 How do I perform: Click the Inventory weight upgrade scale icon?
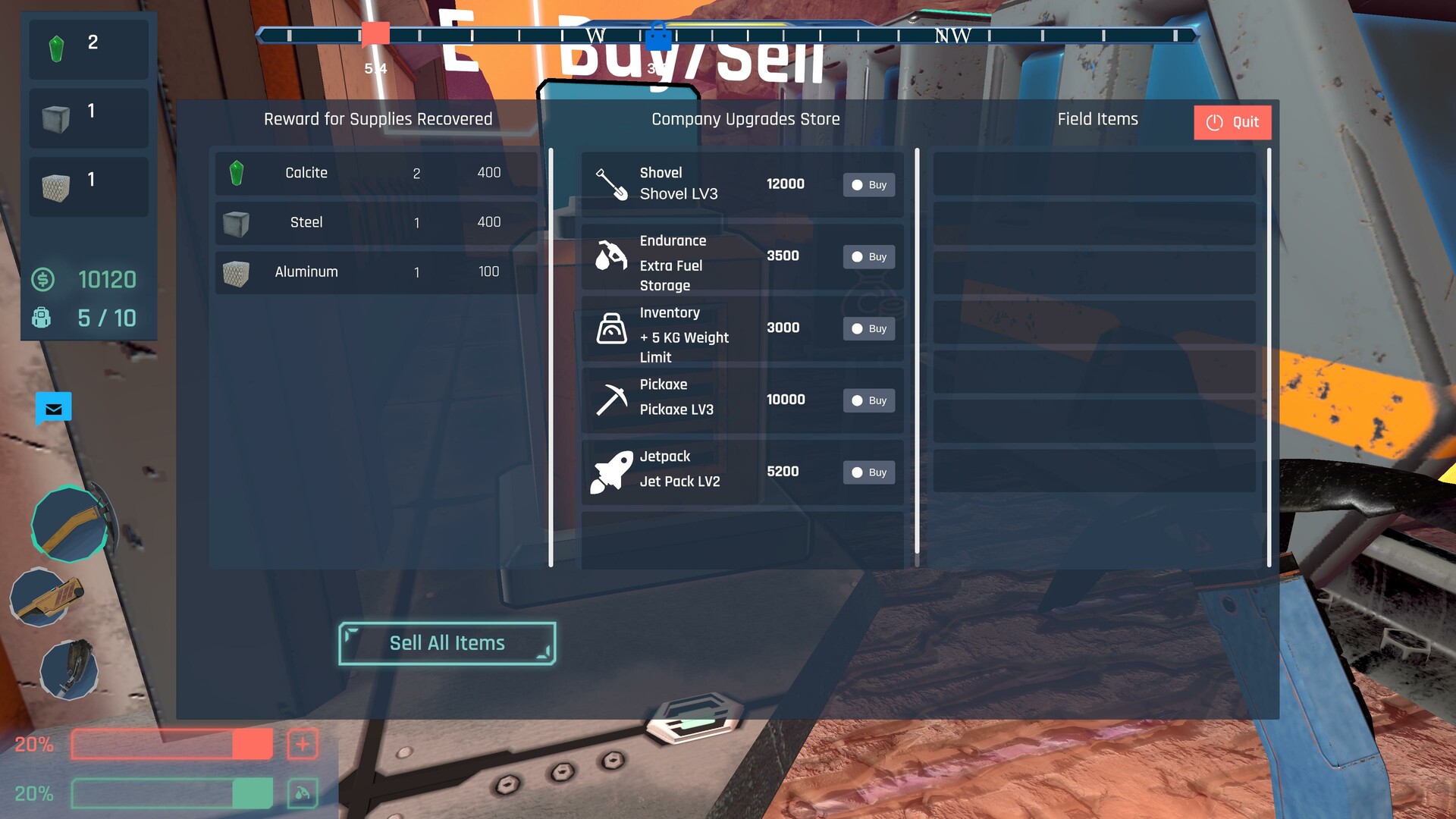[611, 326]
